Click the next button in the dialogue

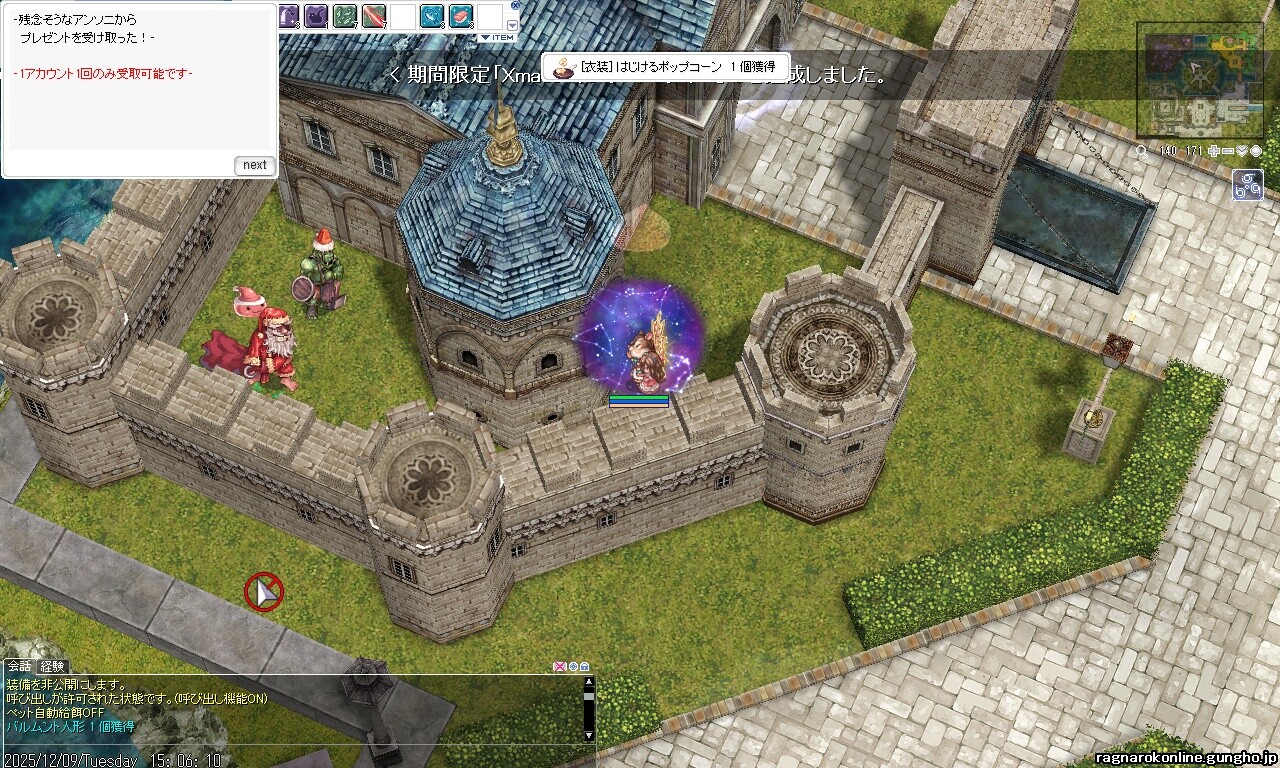255,165
